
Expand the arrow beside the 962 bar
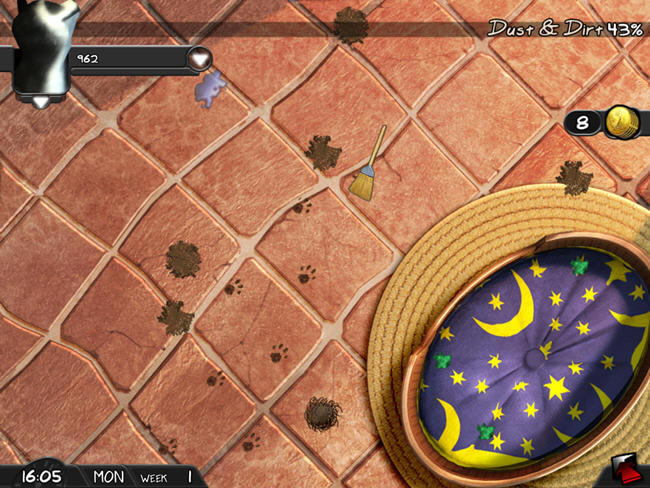click(202, 58)
